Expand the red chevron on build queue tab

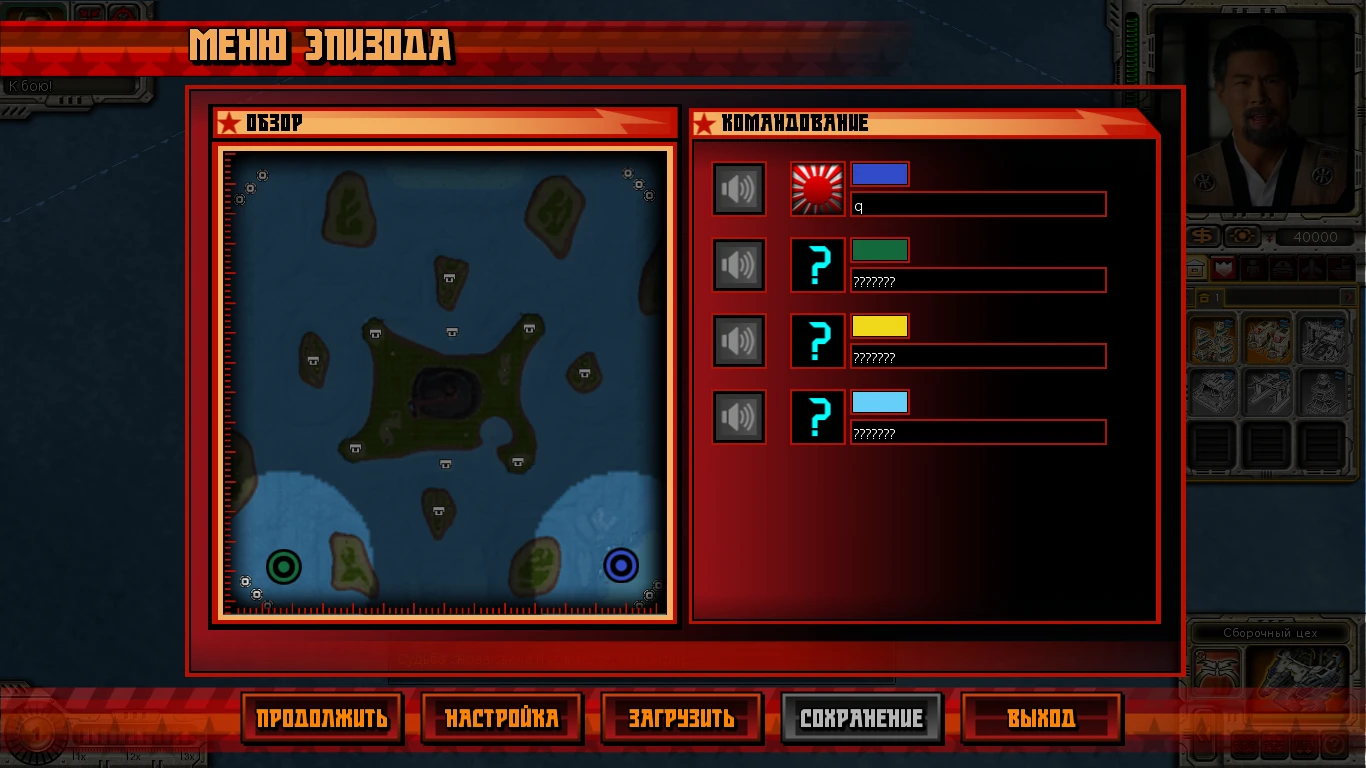coord(1348,297)
